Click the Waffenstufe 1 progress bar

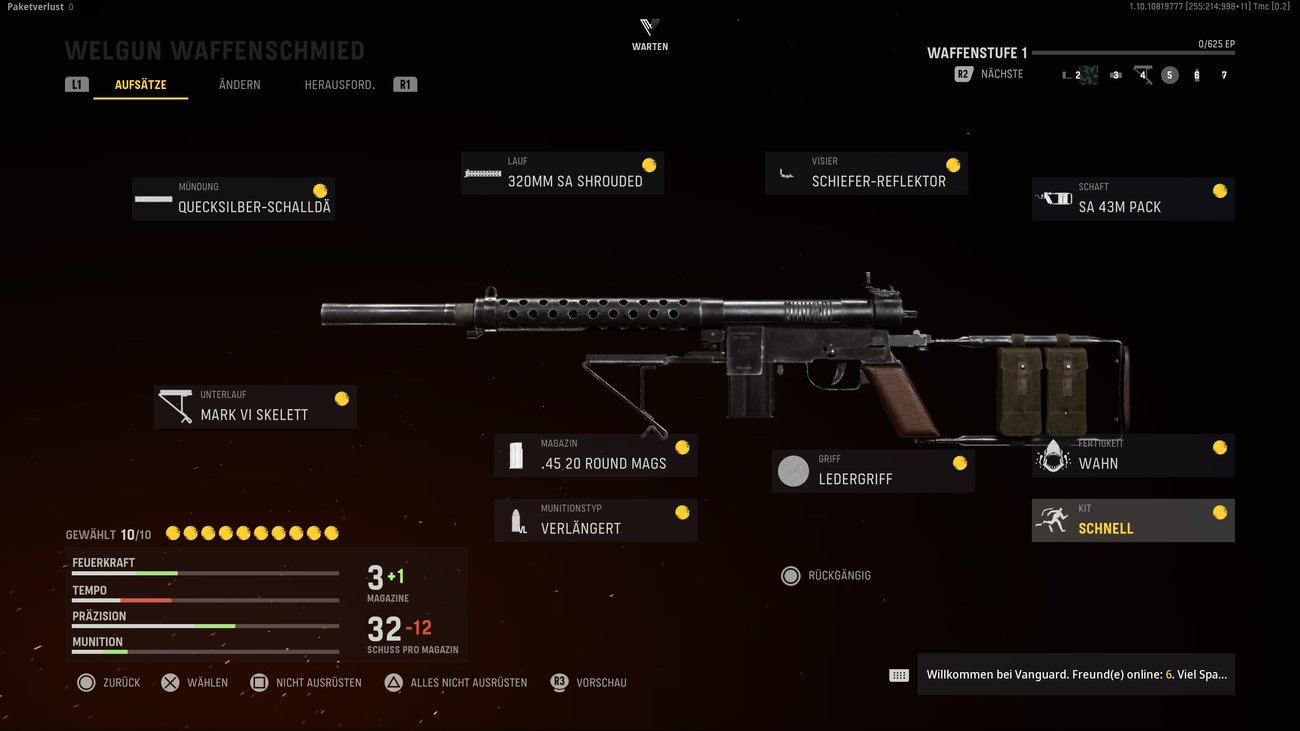coord(1135,51)
